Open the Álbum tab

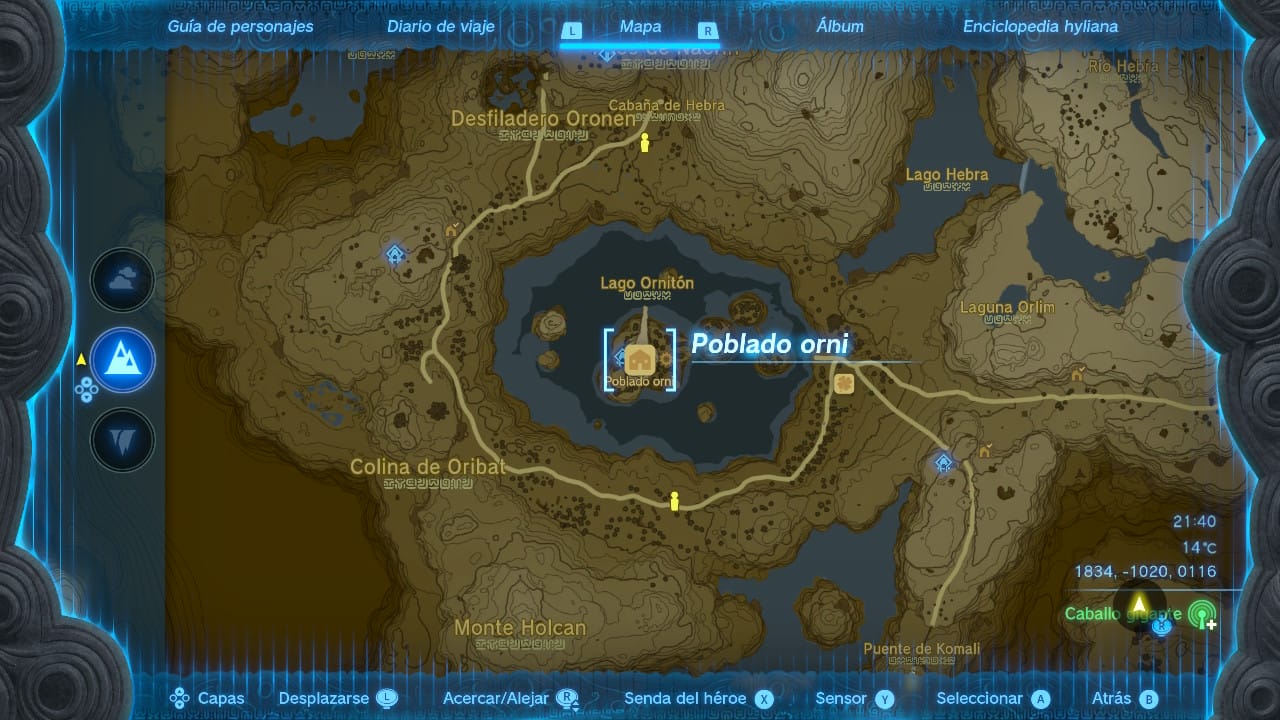pyautogui.click(x=840, y=27)
